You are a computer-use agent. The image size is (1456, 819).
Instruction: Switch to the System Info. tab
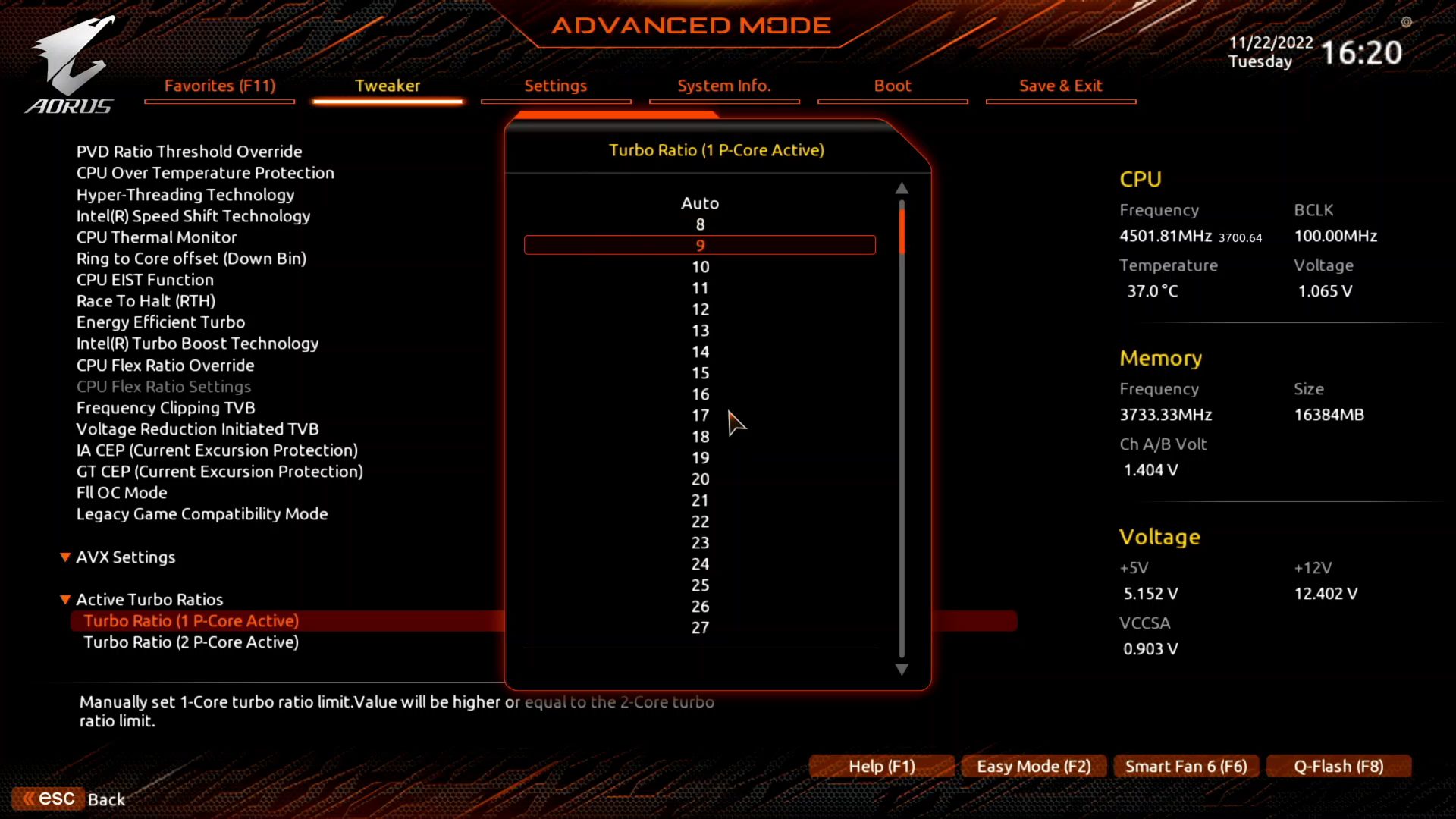(724, 86)
